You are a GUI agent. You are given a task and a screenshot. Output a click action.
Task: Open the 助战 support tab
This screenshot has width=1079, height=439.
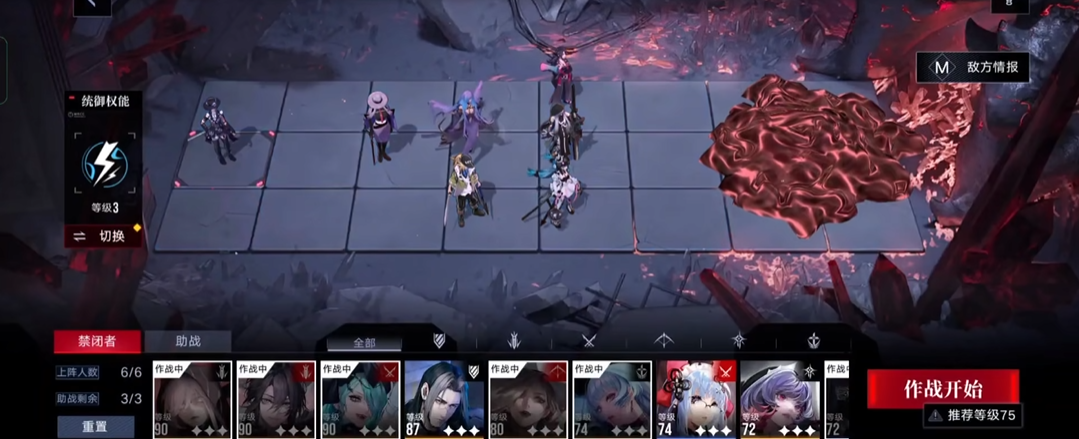click(188, 341)
